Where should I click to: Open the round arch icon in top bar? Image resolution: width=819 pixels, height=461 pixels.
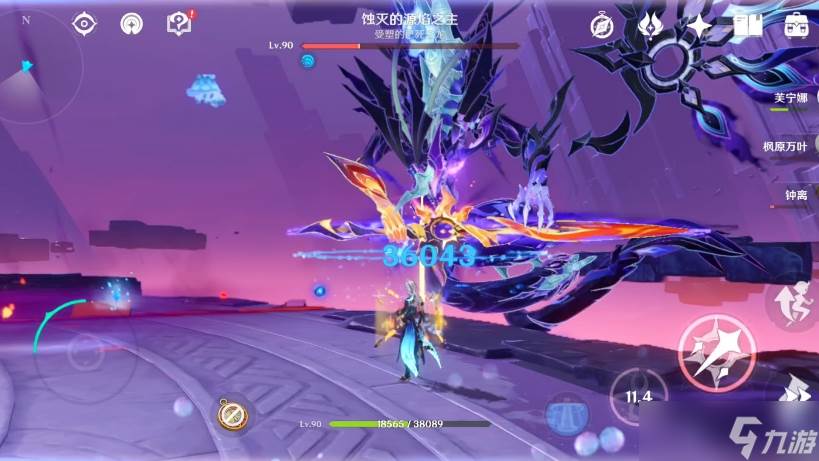[x=131, y=23]
